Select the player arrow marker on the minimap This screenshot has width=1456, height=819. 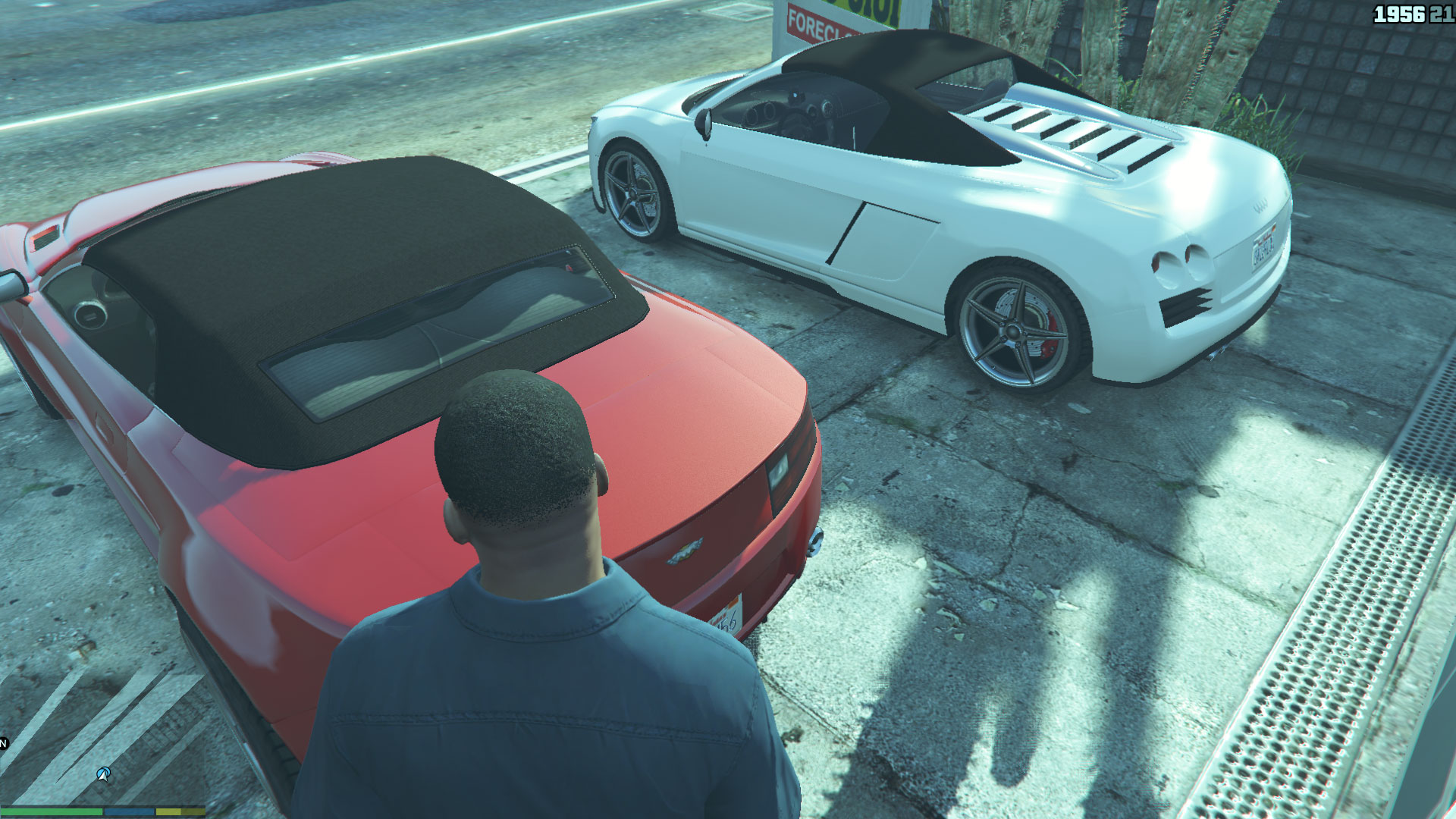point(104,774)
